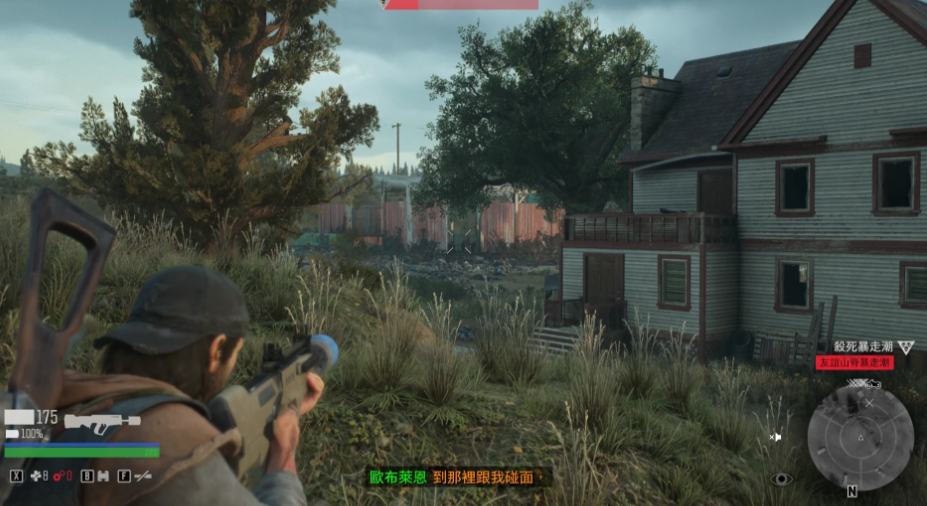Select the equipped rifle weapon icon

pyautogui.click(x=102, y=422)
